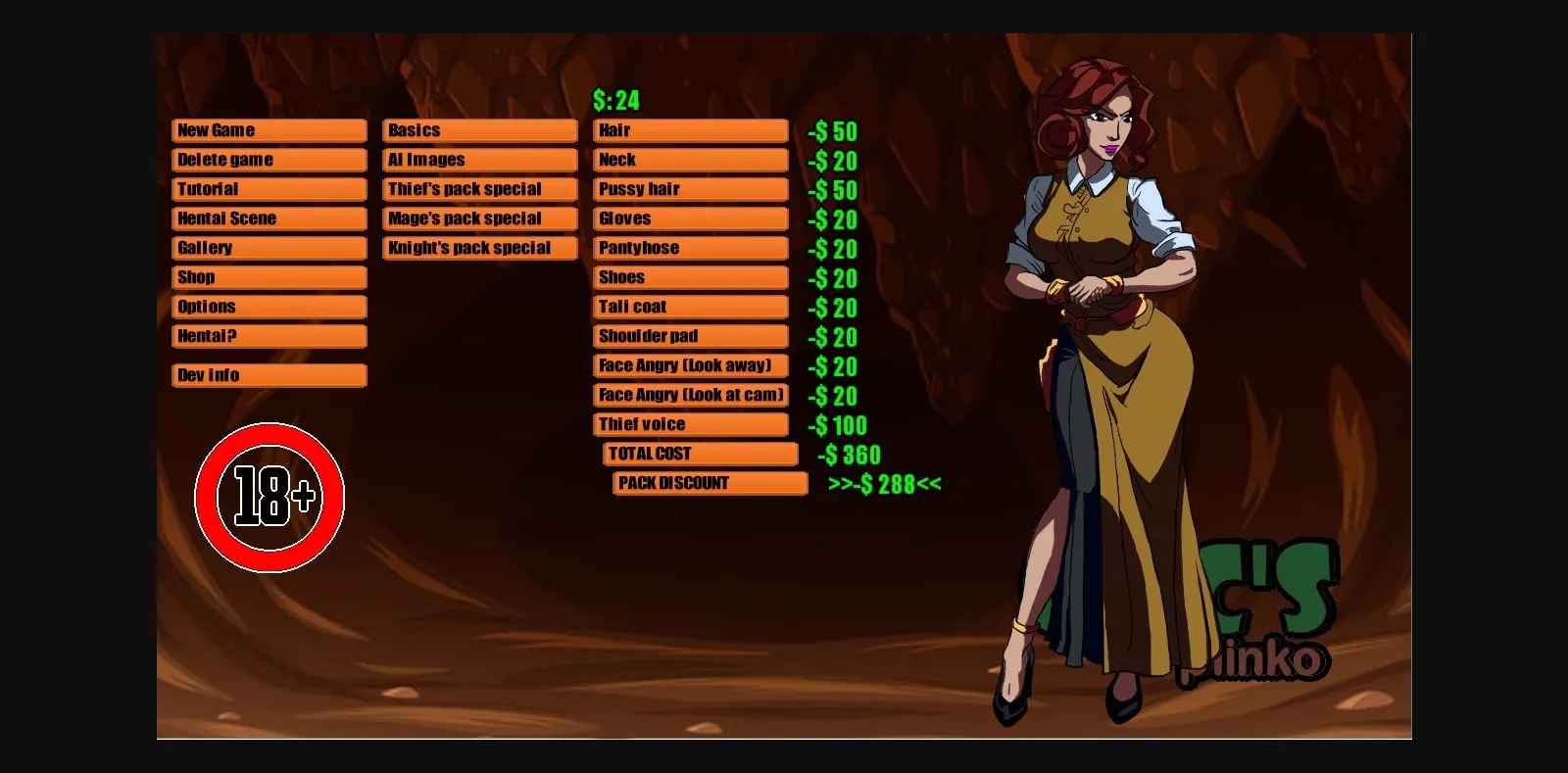The height and width of the screenshot is (773, 1568).
Task: Choose the Mage's pack special
Action: click(478, 217)
